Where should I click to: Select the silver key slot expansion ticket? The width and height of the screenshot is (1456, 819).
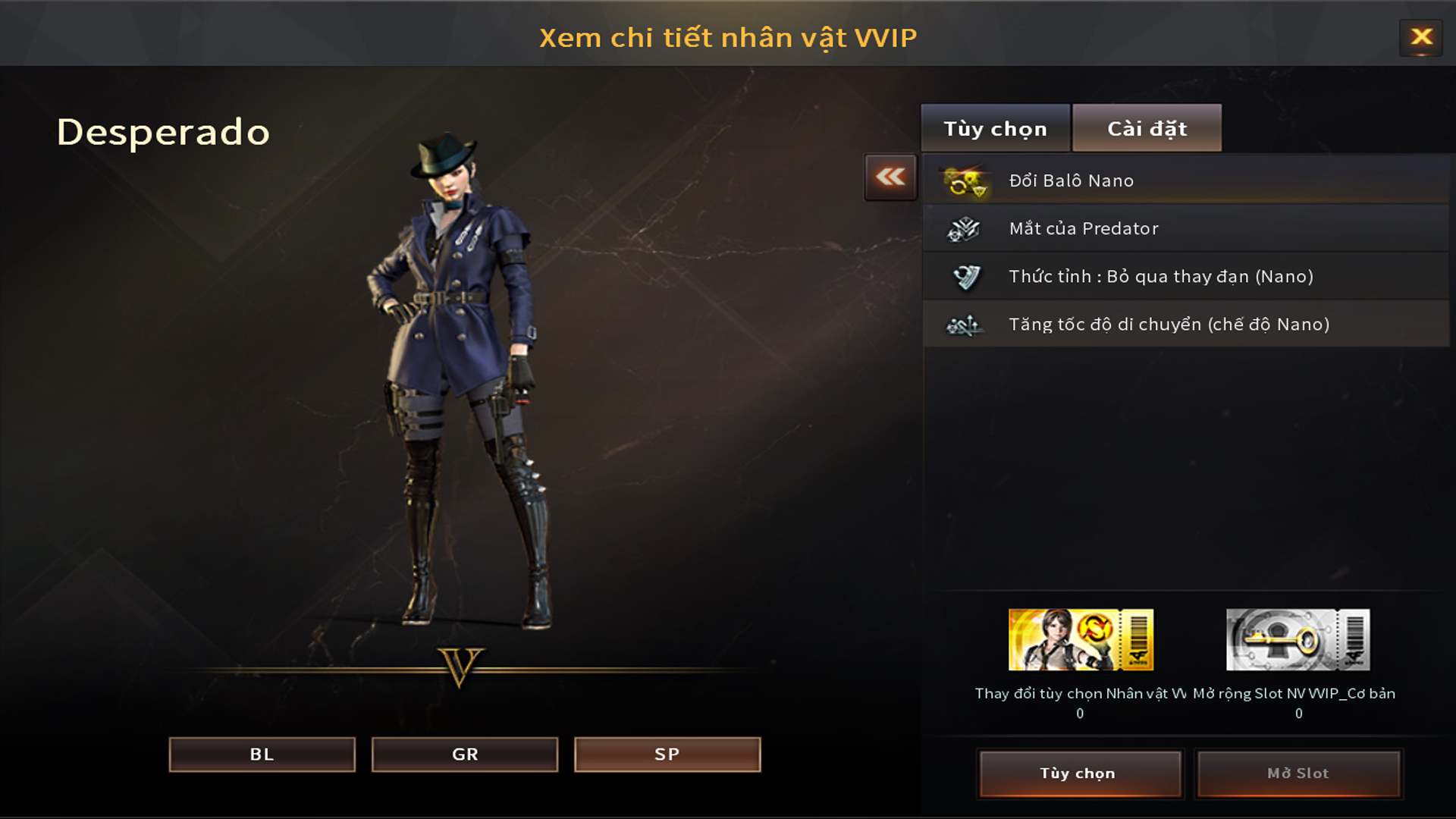[1298, 640]
